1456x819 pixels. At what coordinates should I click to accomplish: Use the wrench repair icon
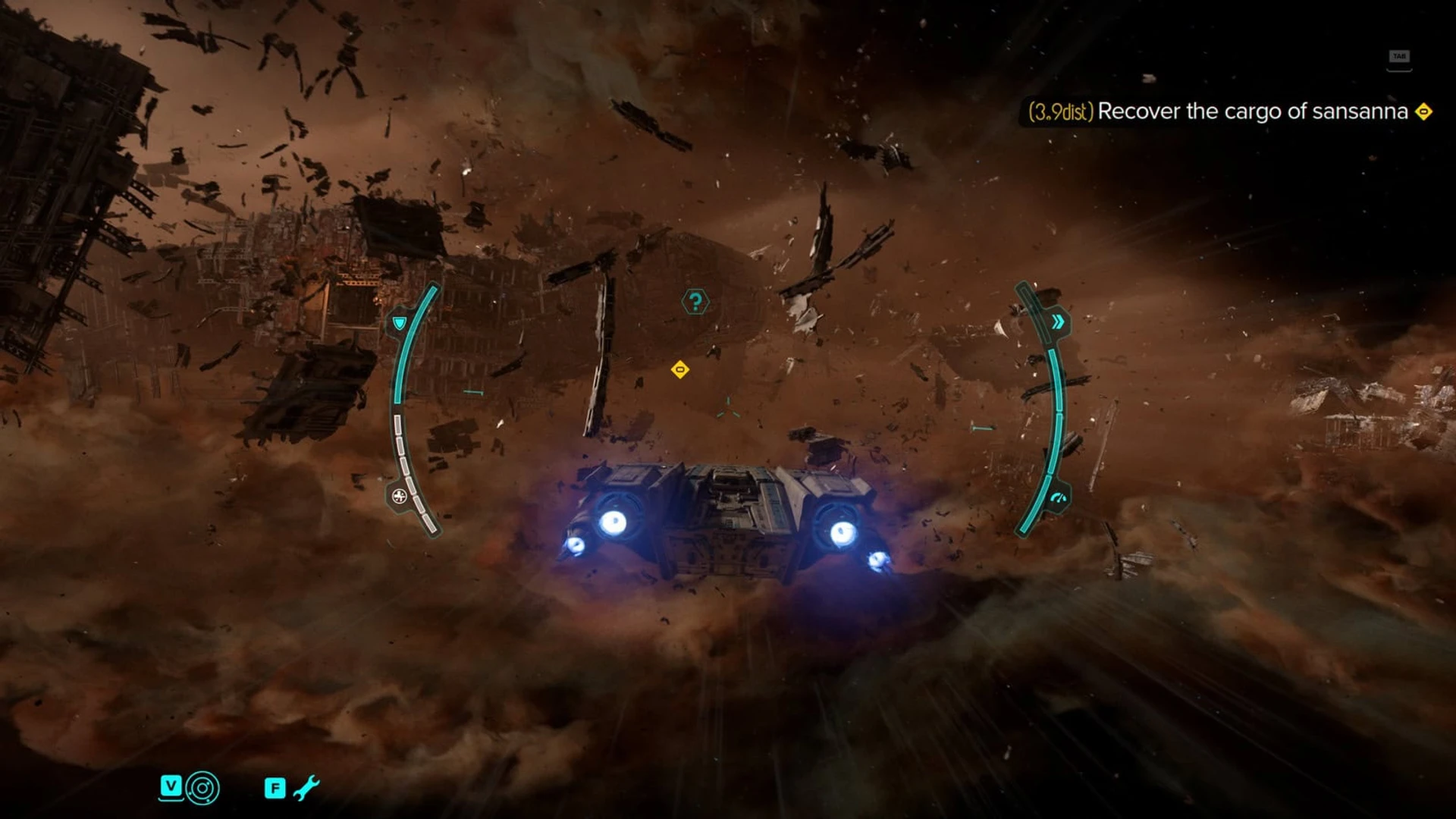306,788
